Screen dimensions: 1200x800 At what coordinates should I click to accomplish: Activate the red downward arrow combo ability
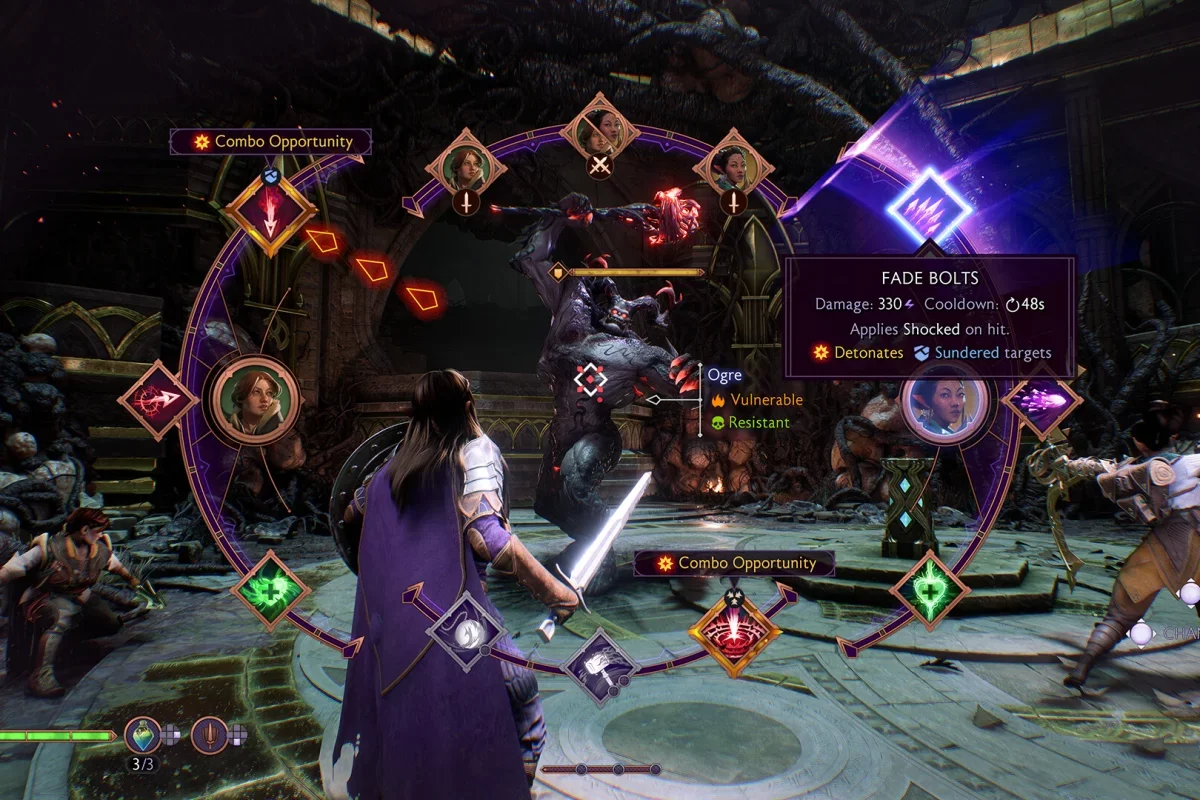tap(269, 209)
